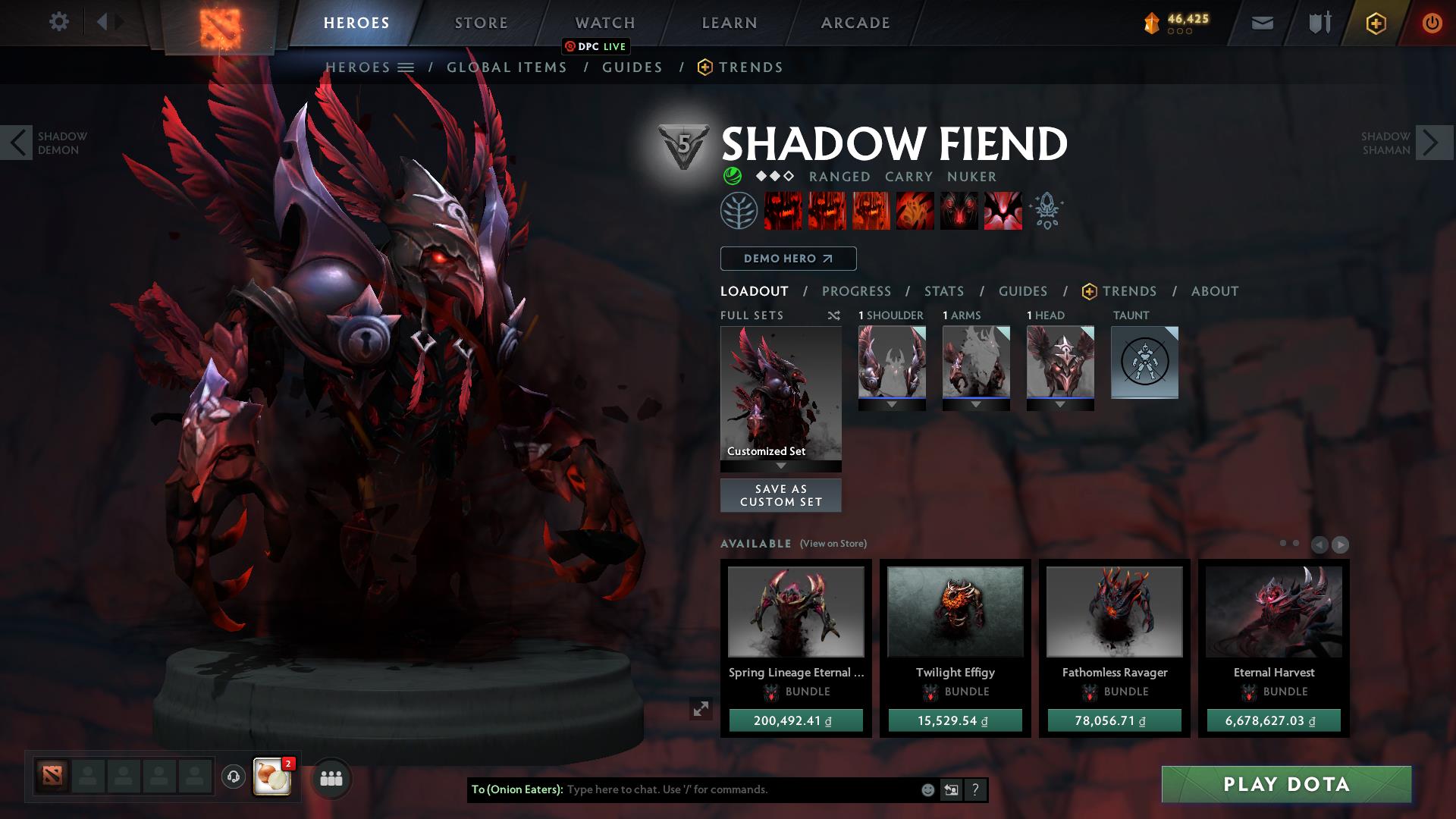Viewport: 1456px width, 819px height.
Task: Click the chat input field
Action: click(x=720, y=789)
